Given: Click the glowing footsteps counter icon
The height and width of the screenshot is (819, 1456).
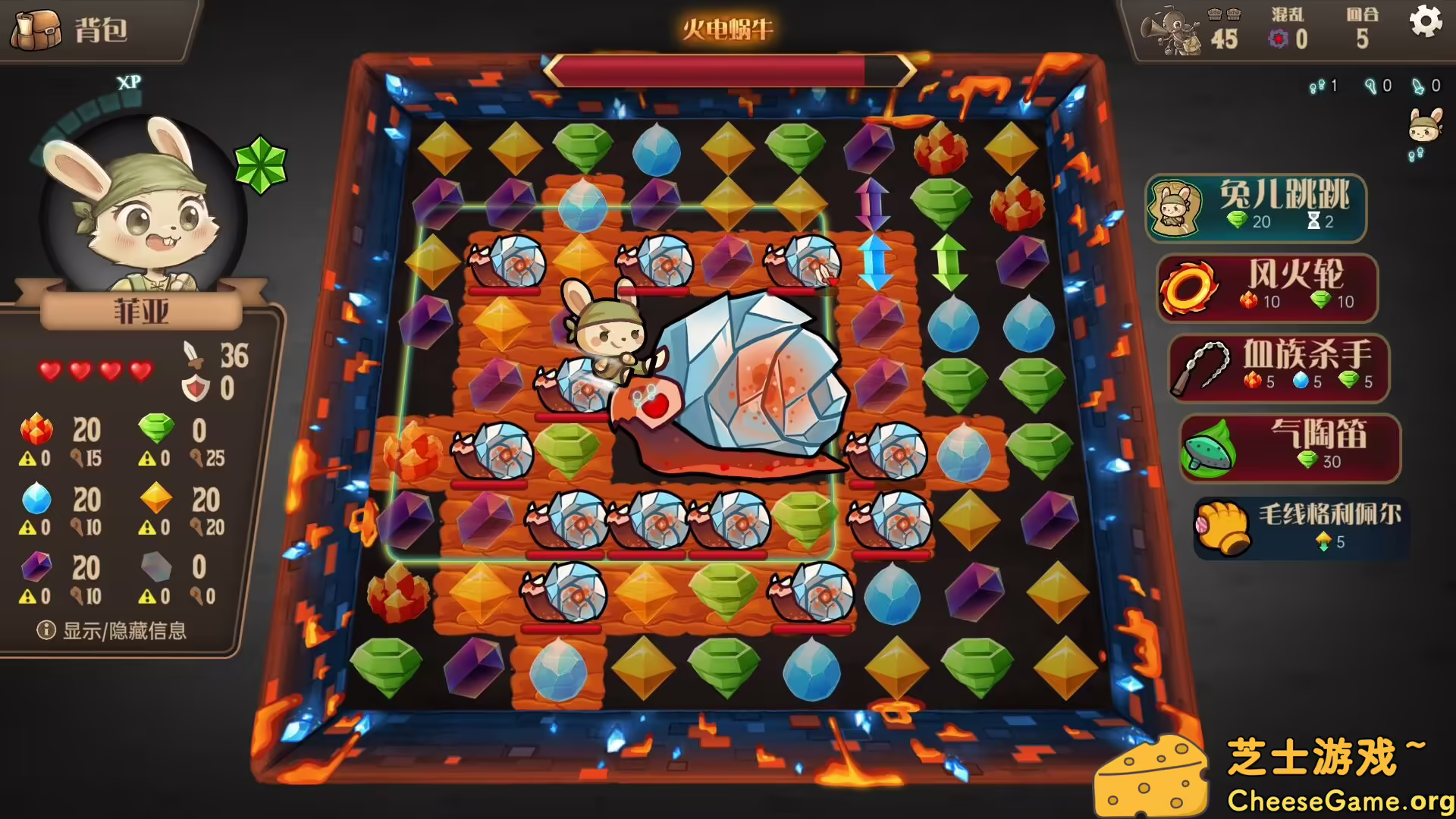Looking at the screenshot, I should point(1317,86).
